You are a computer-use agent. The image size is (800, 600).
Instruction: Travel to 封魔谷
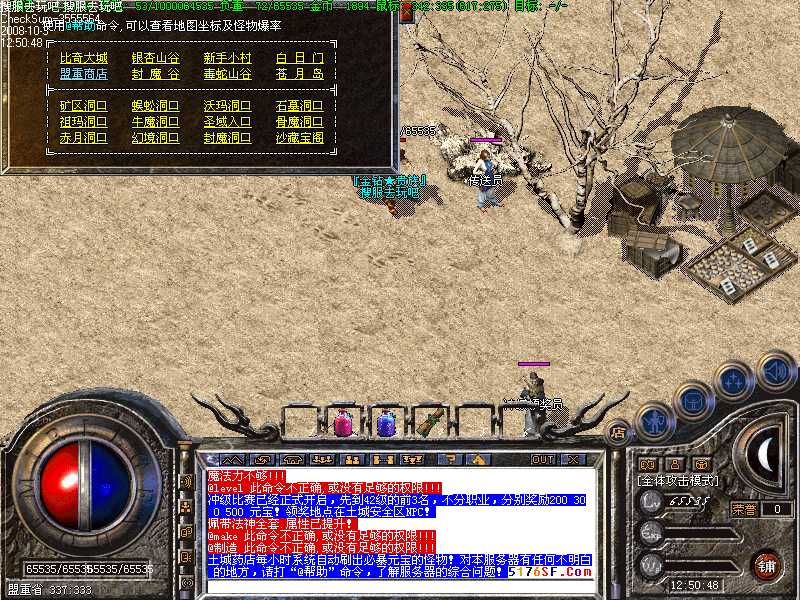(x=156, y=74)
